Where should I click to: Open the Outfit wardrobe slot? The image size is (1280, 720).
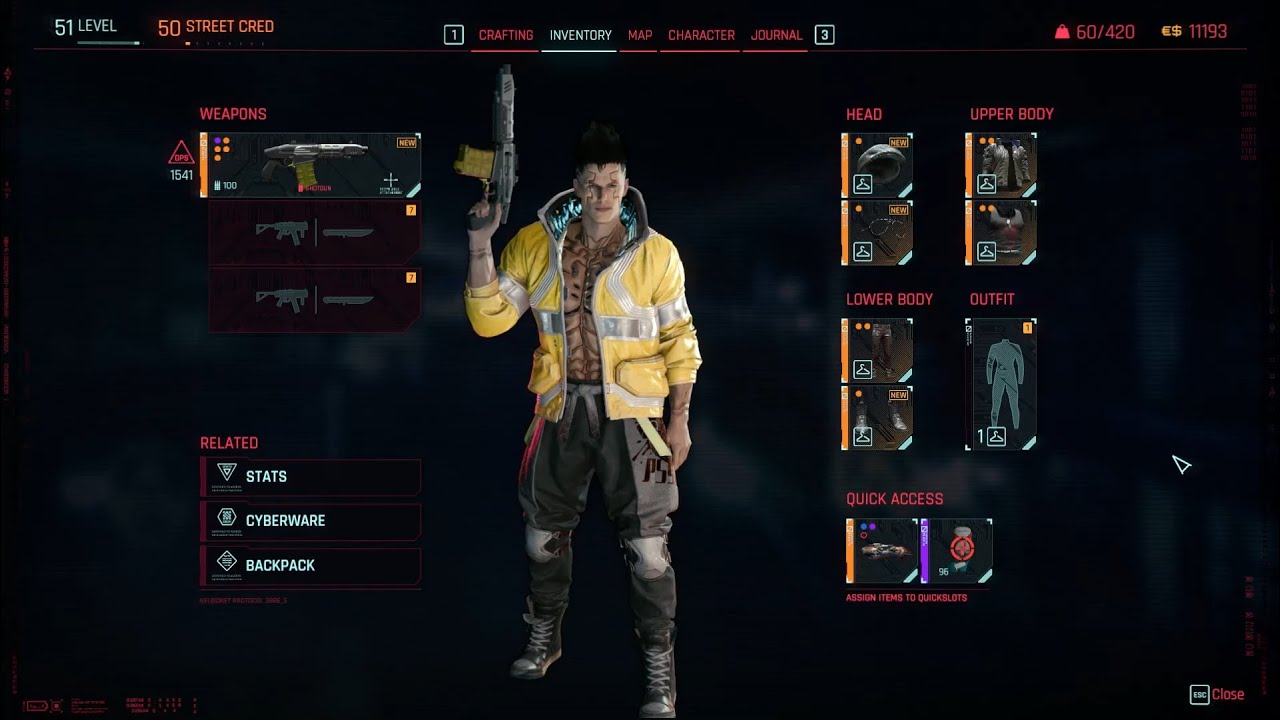[x=1001, y=384]
